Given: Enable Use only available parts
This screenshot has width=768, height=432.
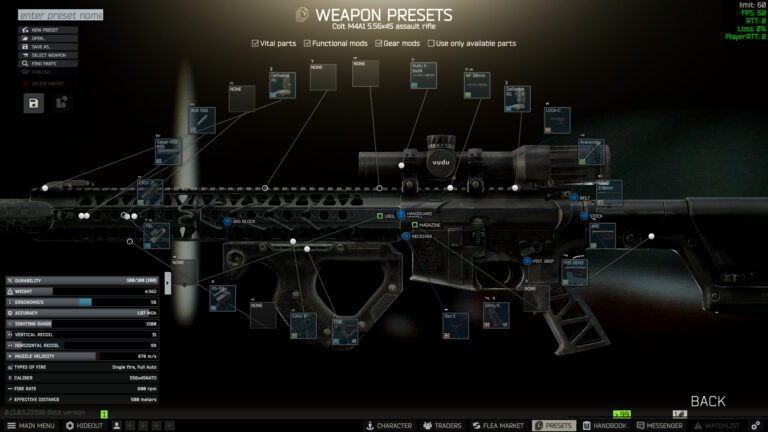Looking at the screenshot, I should [431, 44].
